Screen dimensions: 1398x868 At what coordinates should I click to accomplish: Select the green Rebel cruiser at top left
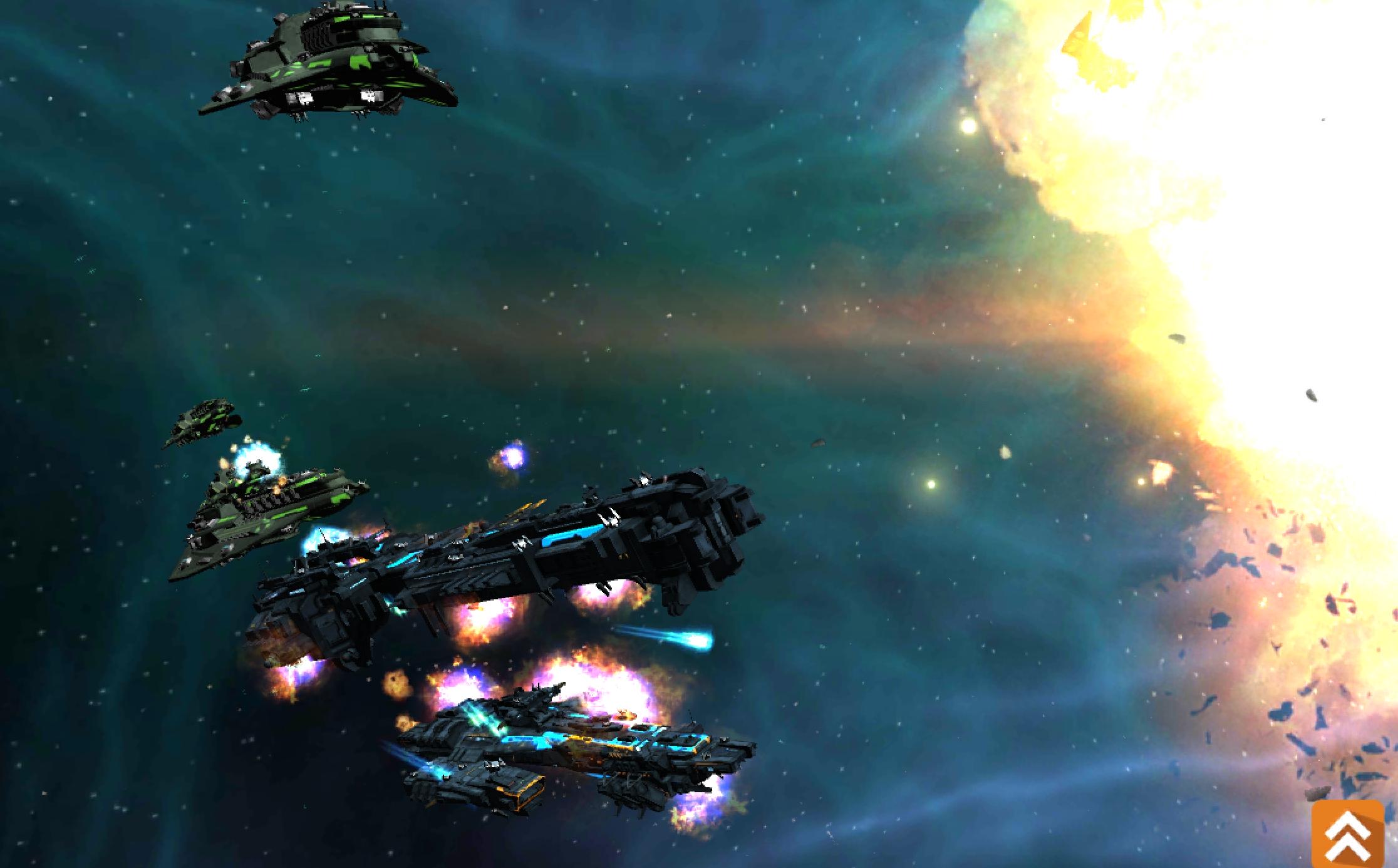click(x=332, y=63)
